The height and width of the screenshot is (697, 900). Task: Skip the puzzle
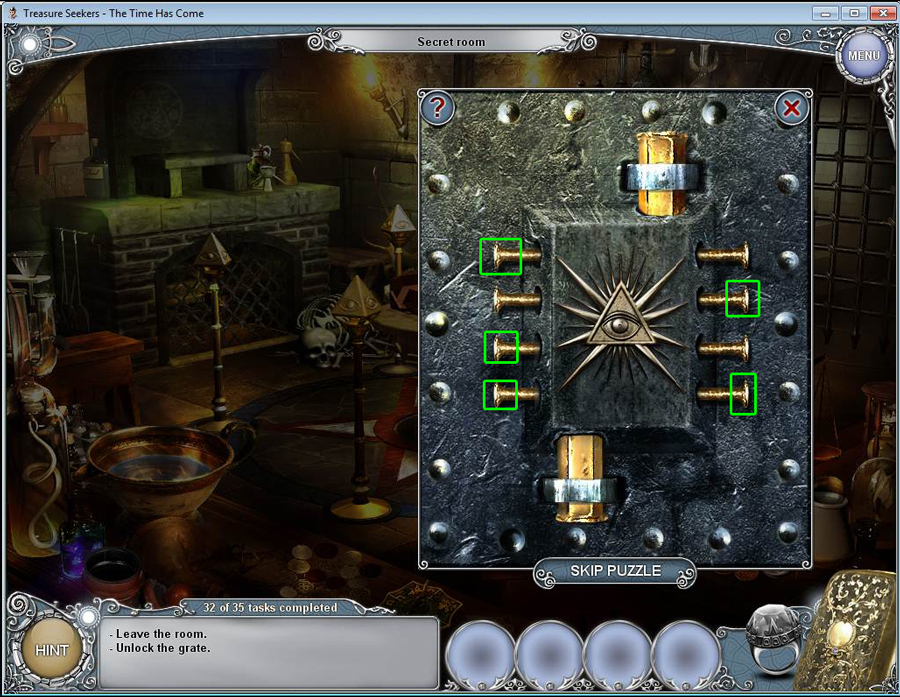click(x=615, y=571)
